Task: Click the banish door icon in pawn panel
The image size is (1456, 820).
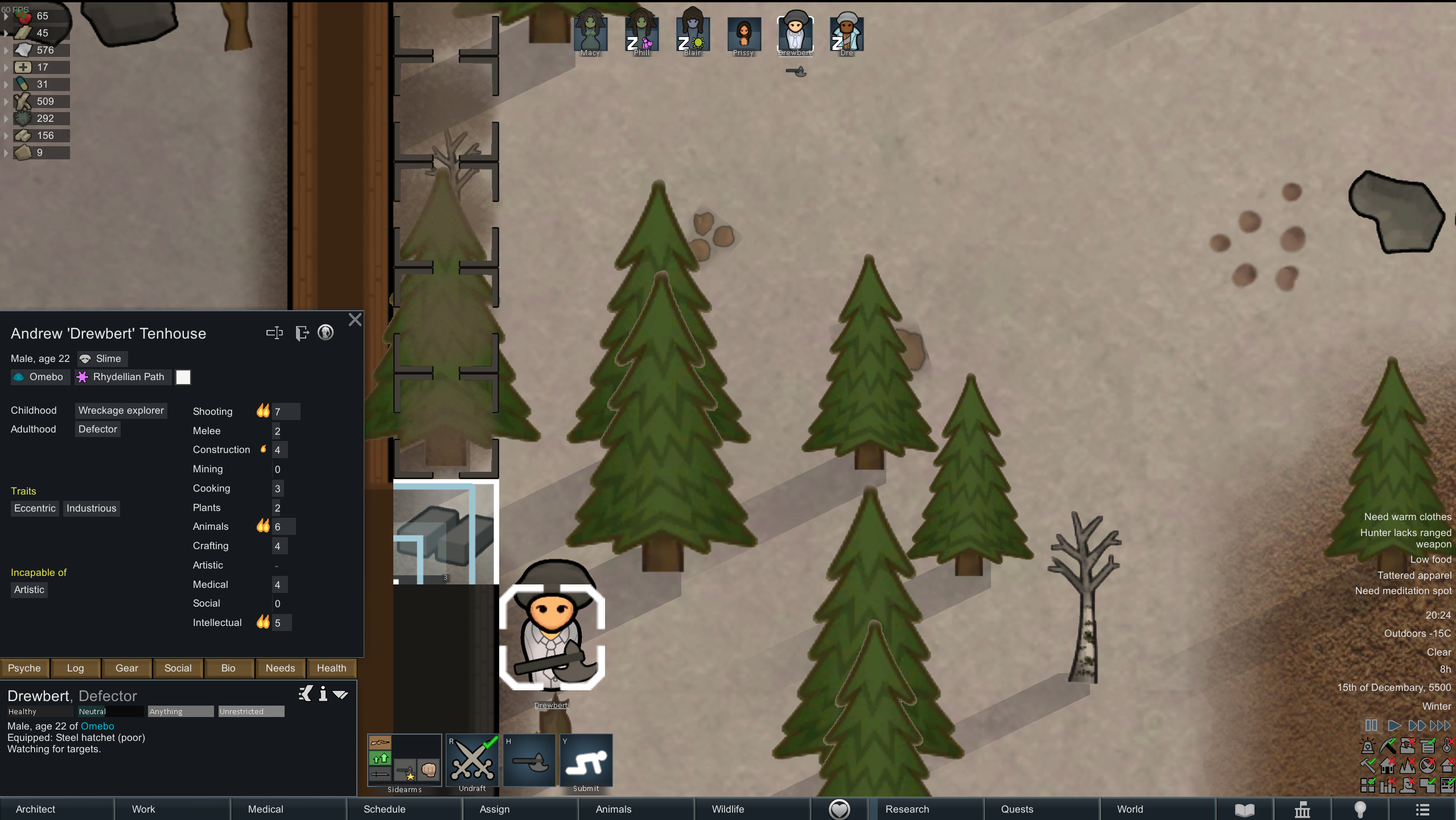Action: [302, 333]
